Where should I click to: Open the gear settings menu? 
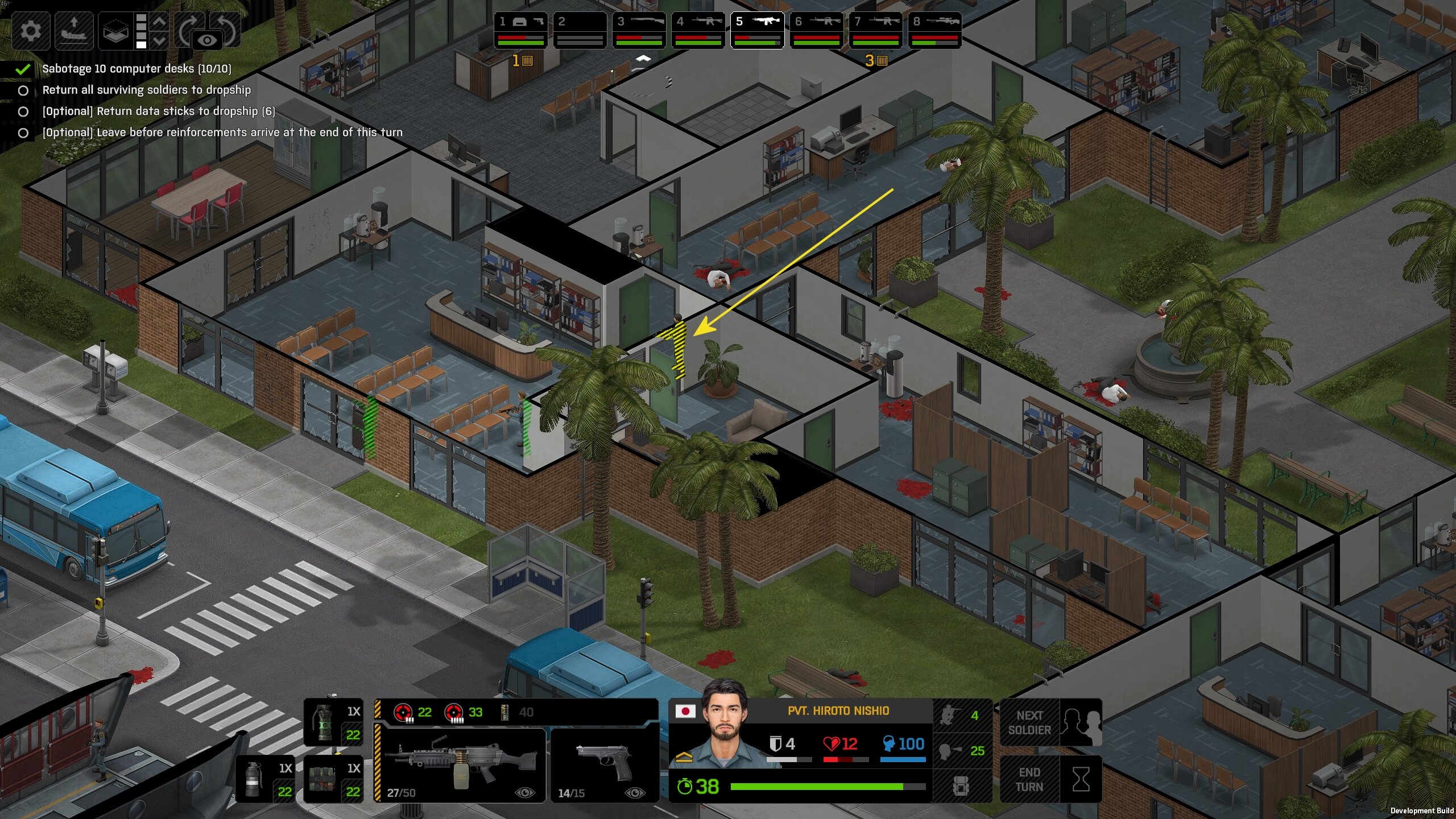tap(30, 30)
